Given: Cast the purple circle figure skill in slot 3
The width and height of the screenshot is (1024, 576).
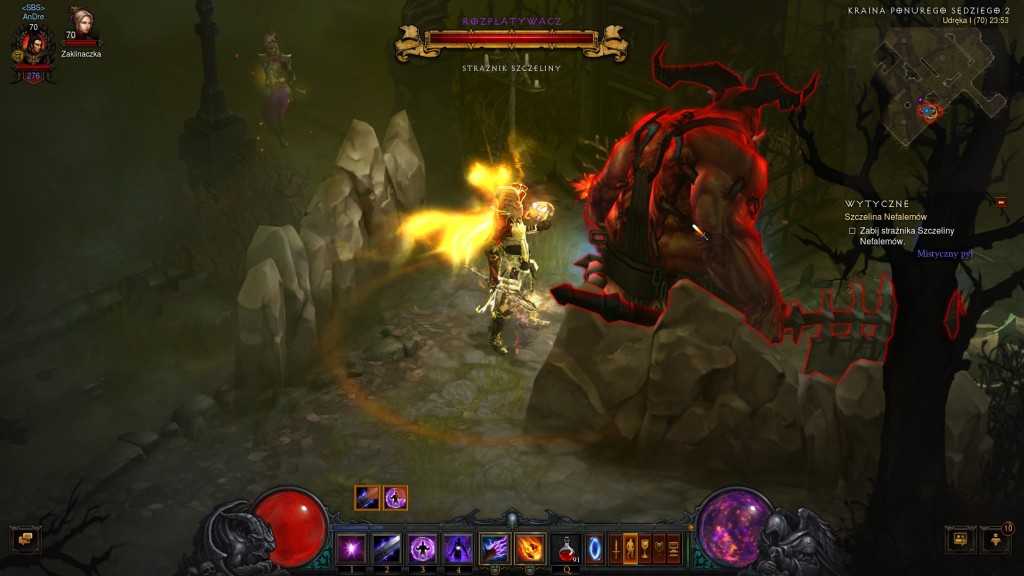Looking at the screenshot, I should coord(422,549).
